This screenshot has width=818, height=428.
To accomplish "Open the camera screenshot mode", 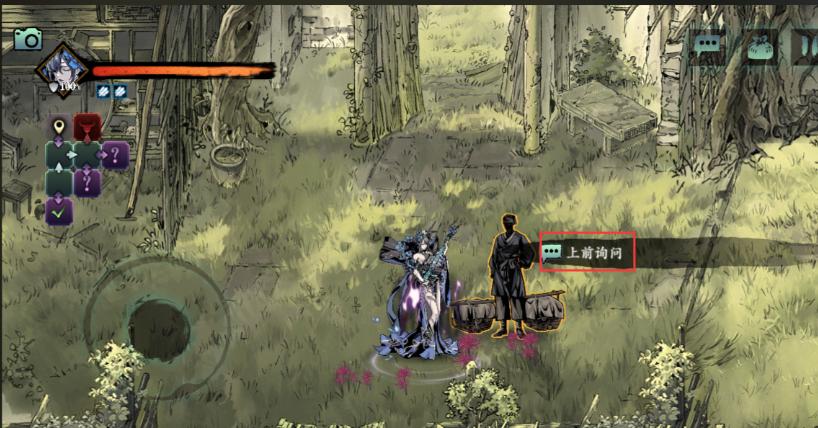I will pyautogui.click(x=28, y=39).
